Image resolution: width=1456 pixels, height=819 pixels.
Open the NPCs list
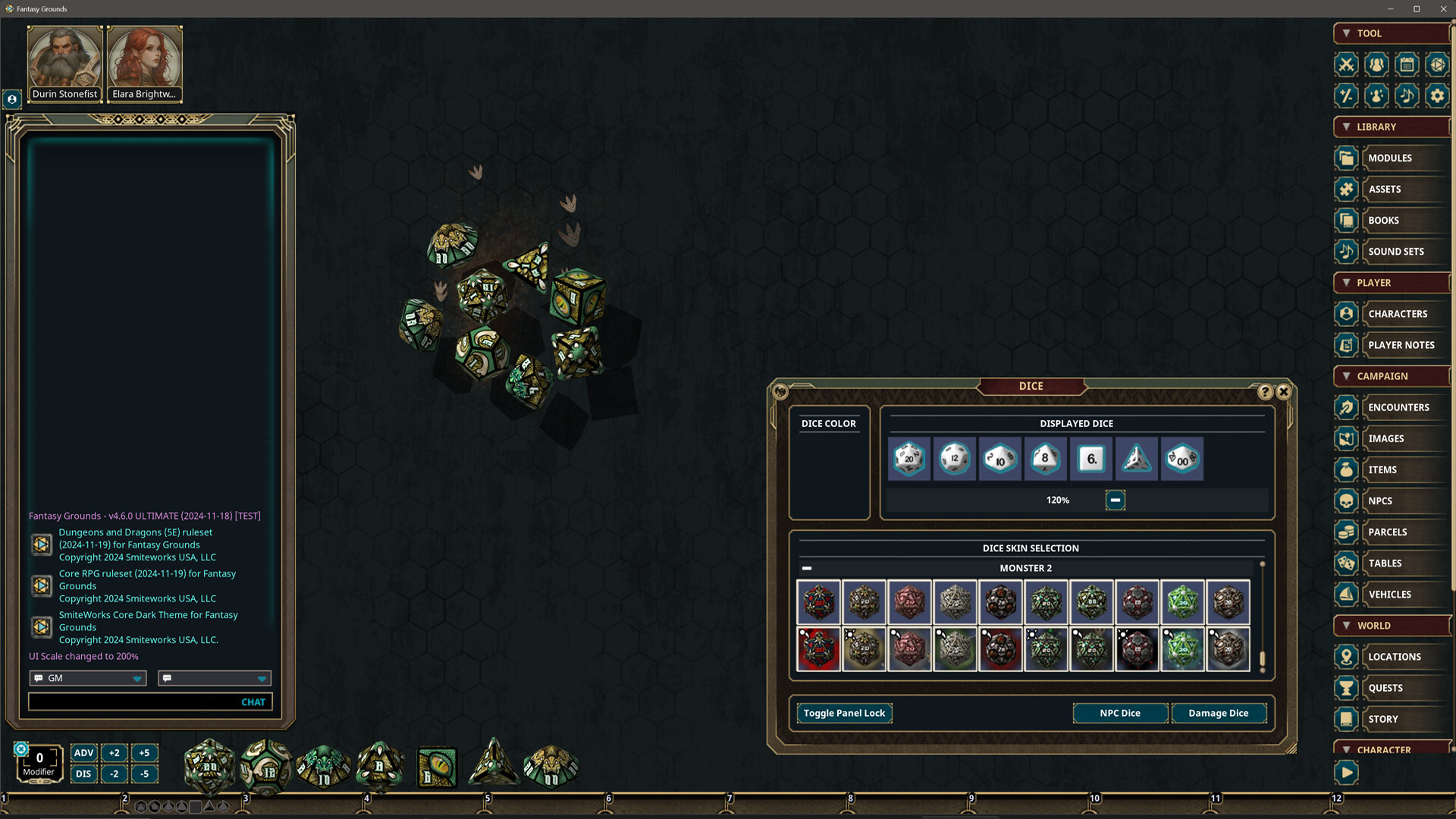click(1379, 501)
